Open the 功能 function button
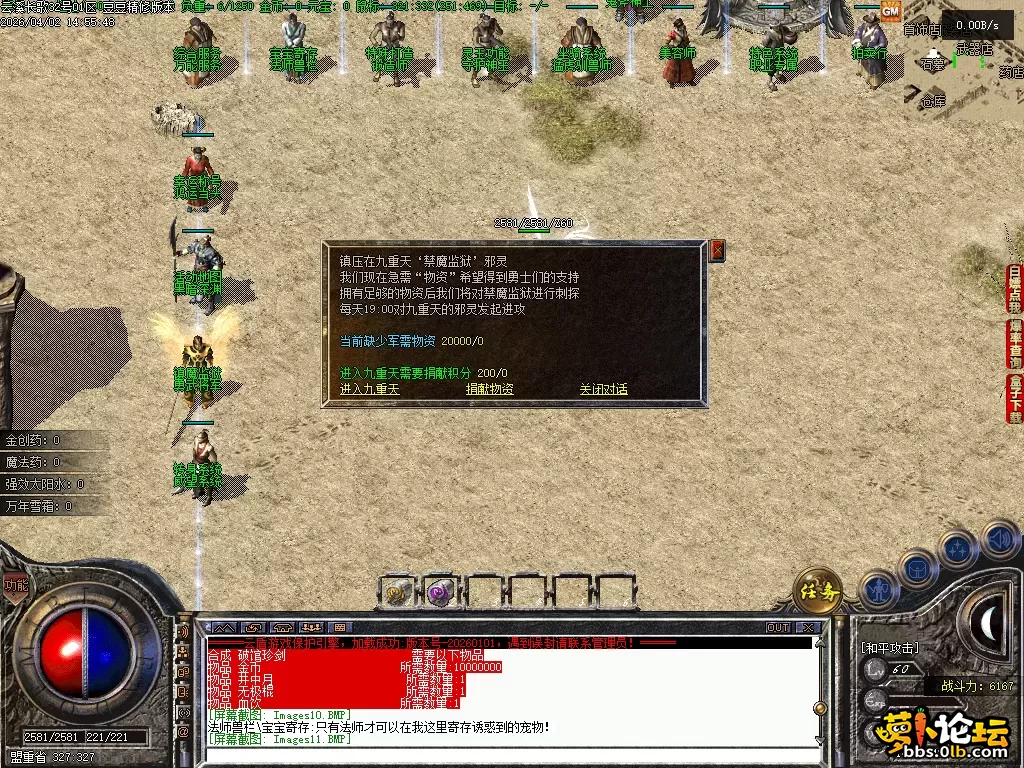Image resolution: width=1024 pixels, height=768 pixels. click(x=15, y=586)
